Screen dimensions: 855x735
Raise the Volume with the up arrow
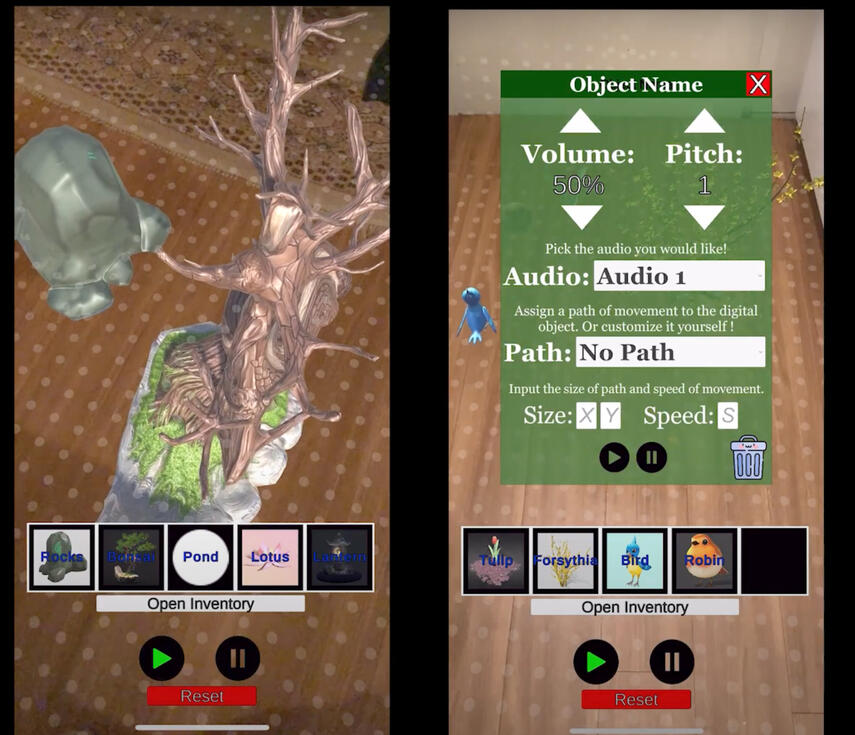(x=580, y=122)
